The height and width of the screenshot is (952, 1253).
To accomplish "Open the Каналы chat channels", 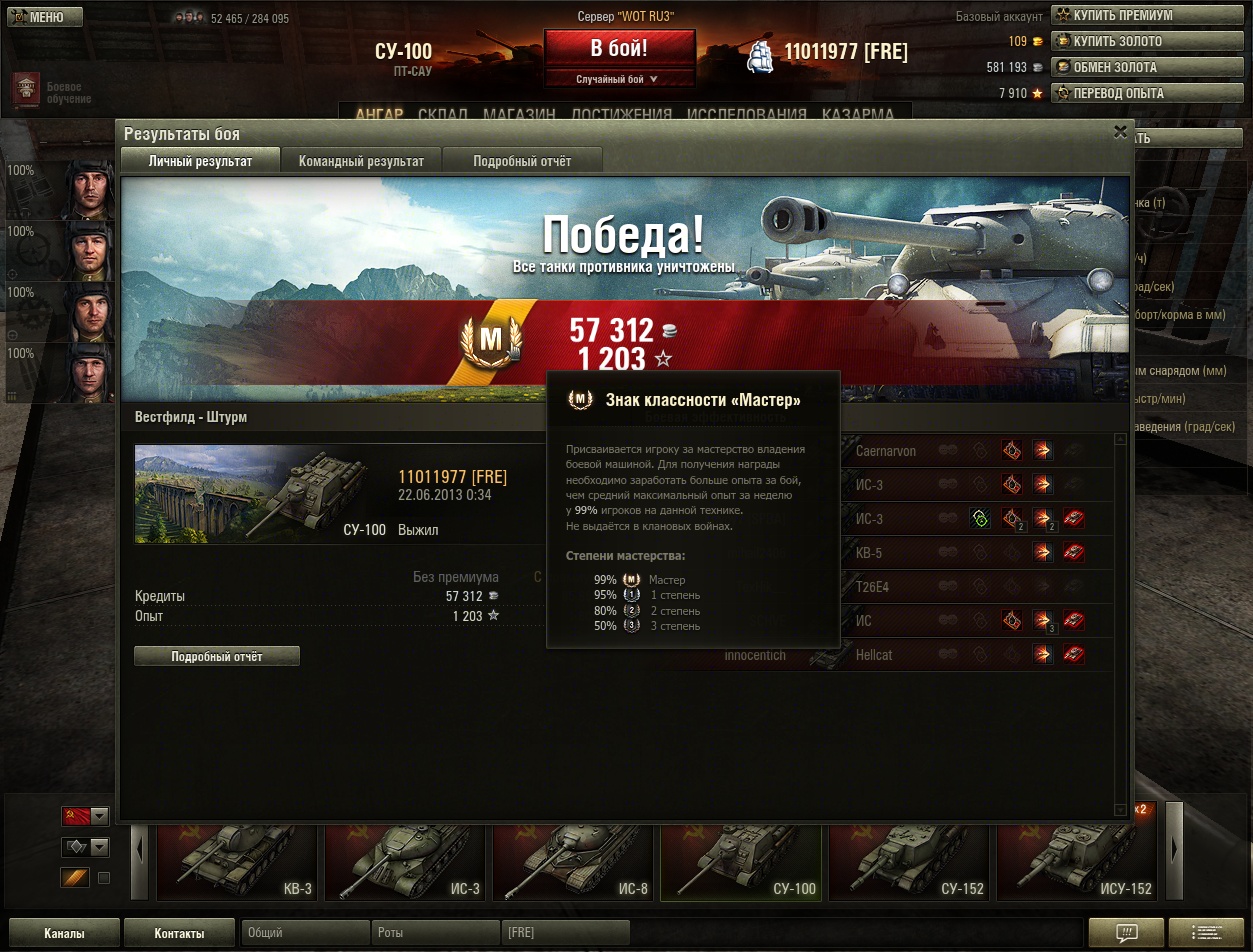I will [x=64, y=933].
